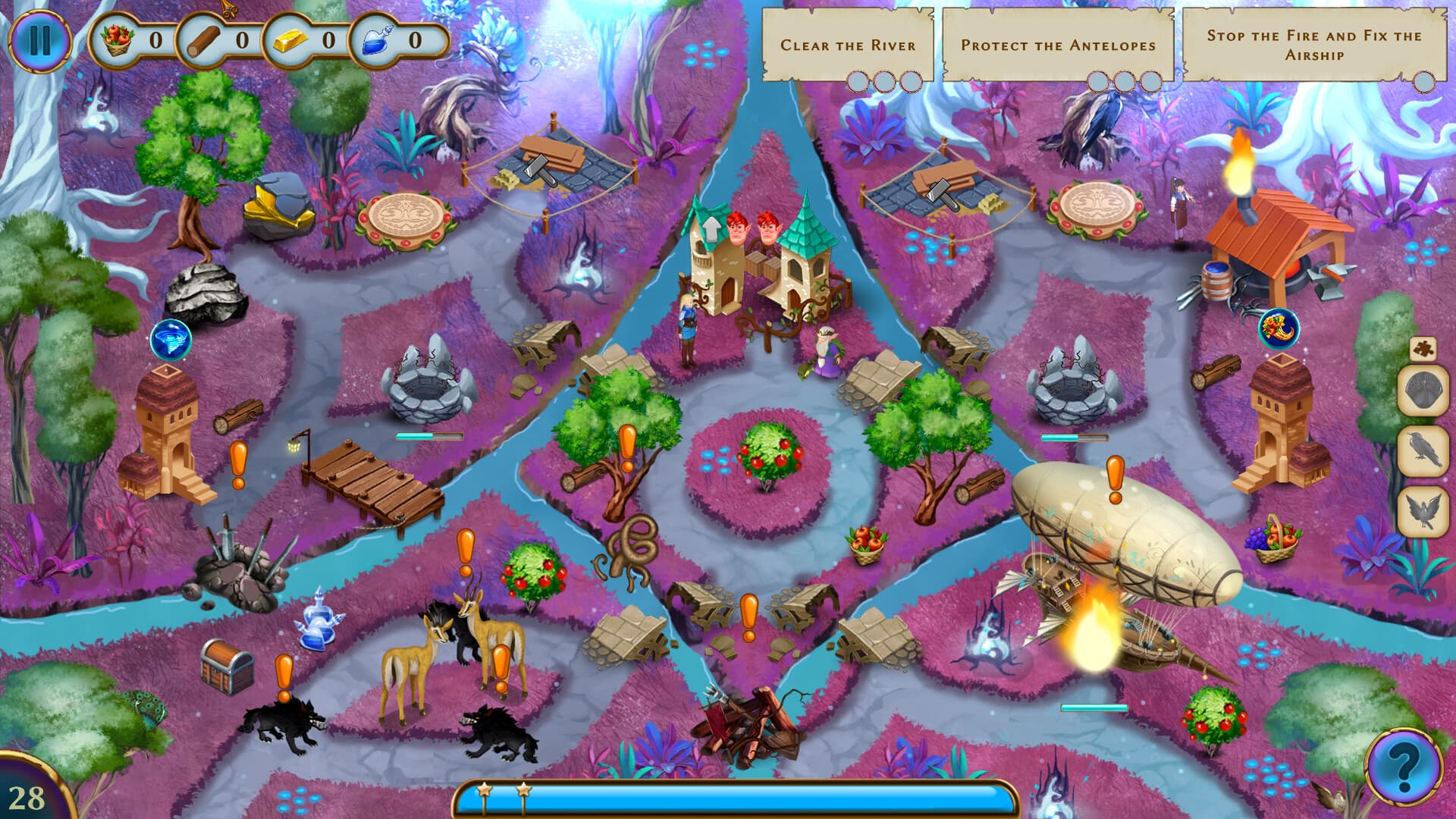Screen dimensions: 1456x819
Task: Click the exclamation mark above the antelopes
Action: coord(466,544)
